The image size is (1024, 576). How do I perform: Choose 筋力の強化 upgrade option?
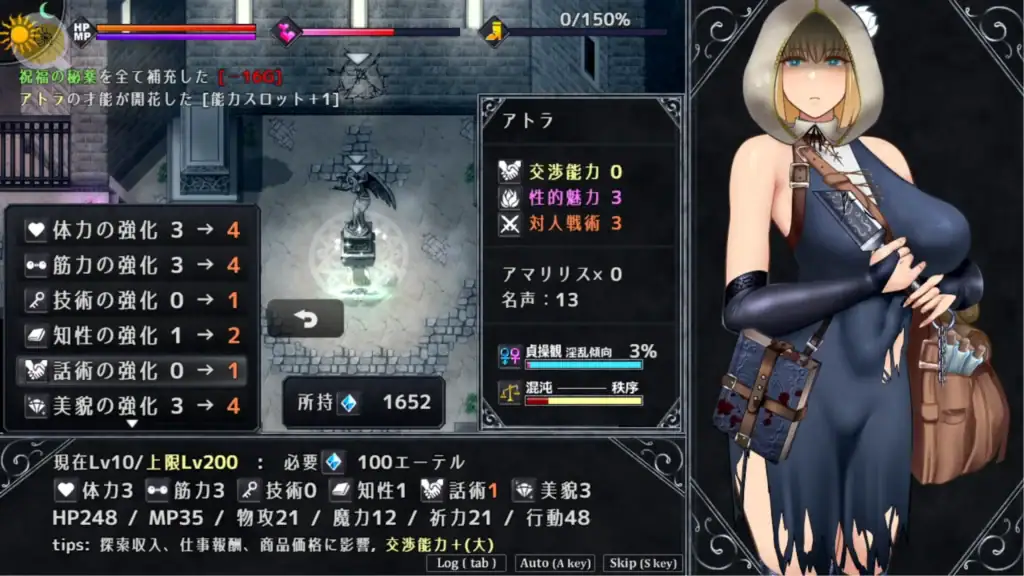132,265
